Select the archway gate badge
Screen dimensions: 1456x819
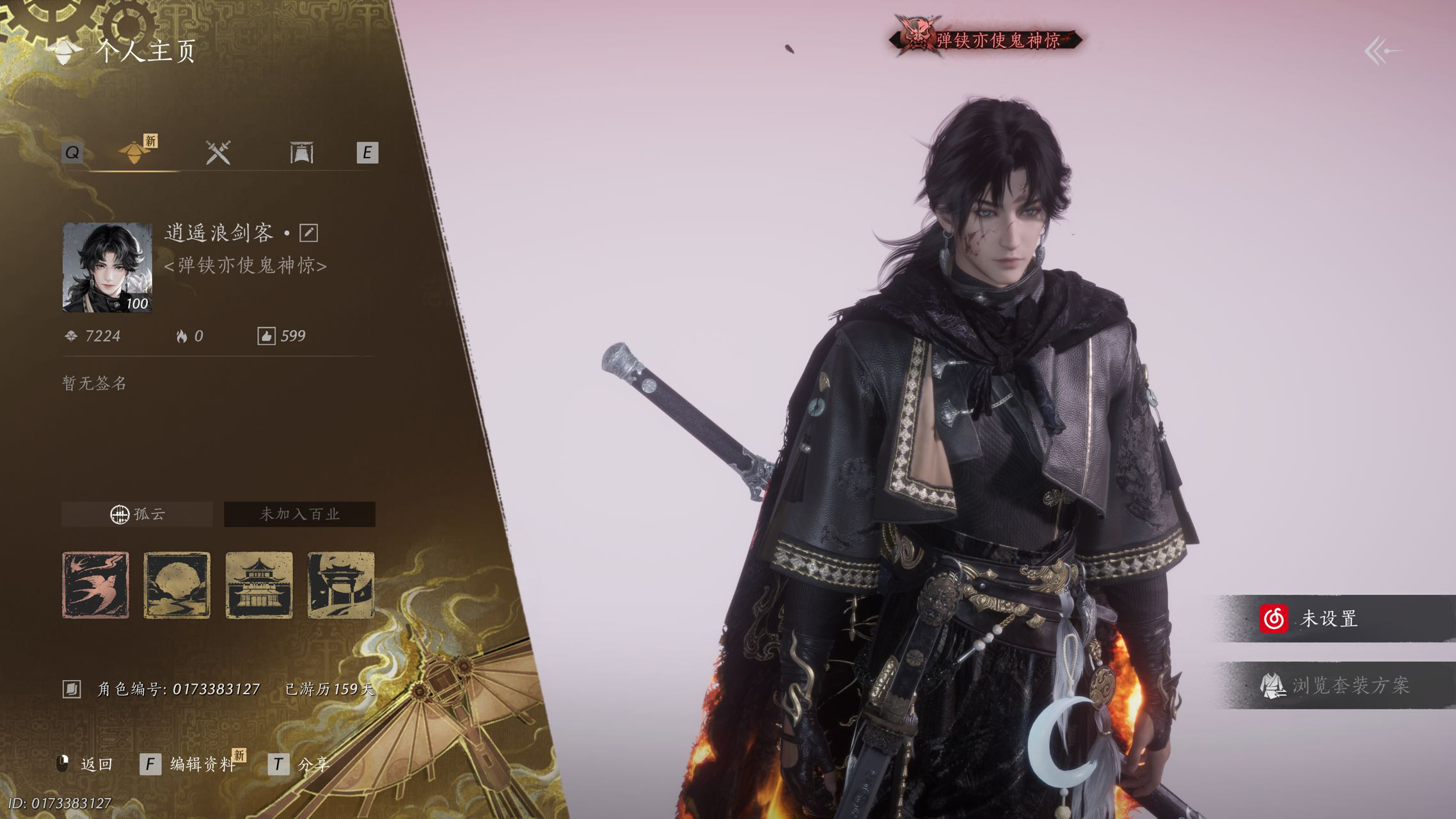pos(341,585)
